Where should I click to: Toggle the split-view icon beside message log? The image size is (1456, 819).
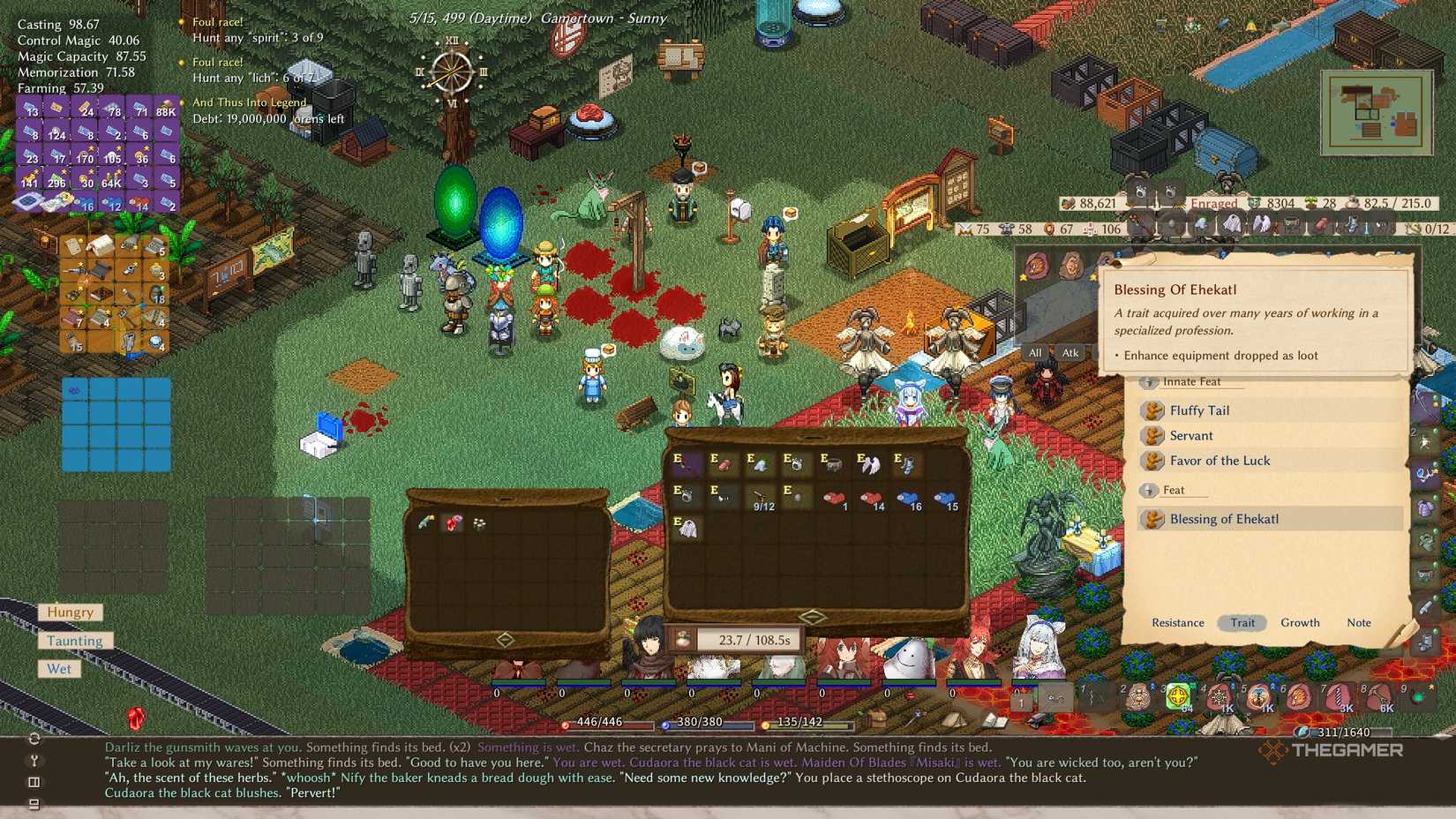[34, 782]
